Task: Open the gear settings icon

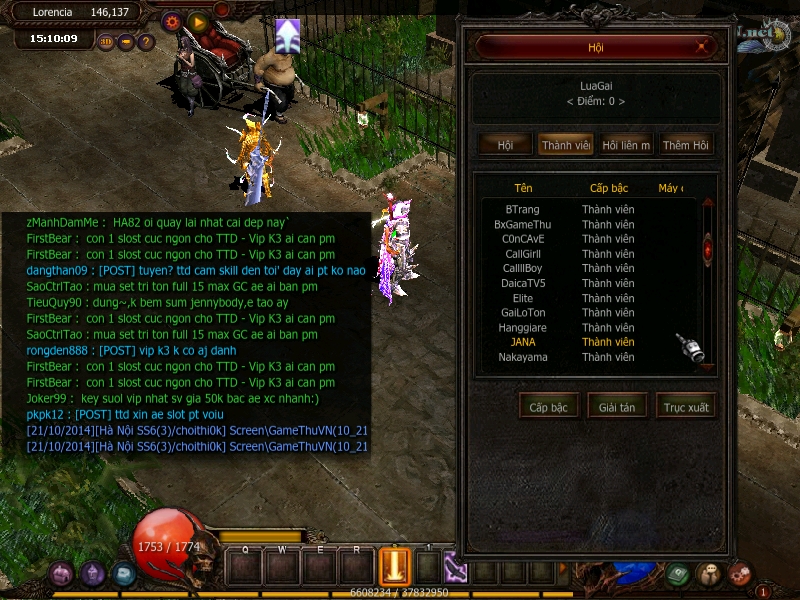Action: 171,21
